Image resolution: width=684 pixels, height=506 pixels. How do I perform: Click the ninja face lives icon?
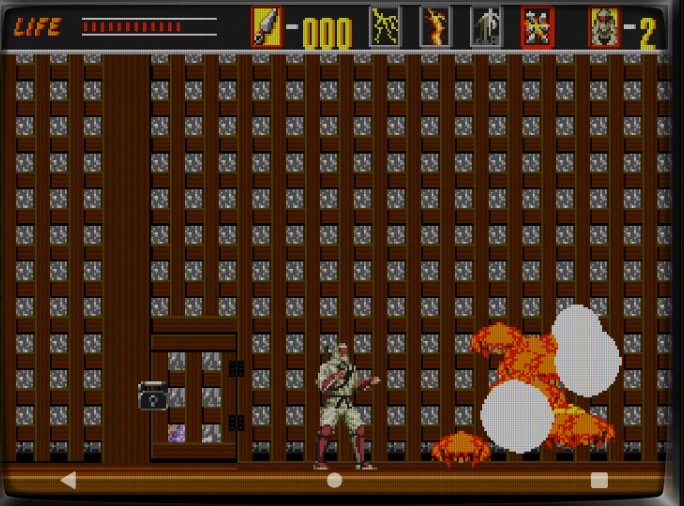coord(603,27)
